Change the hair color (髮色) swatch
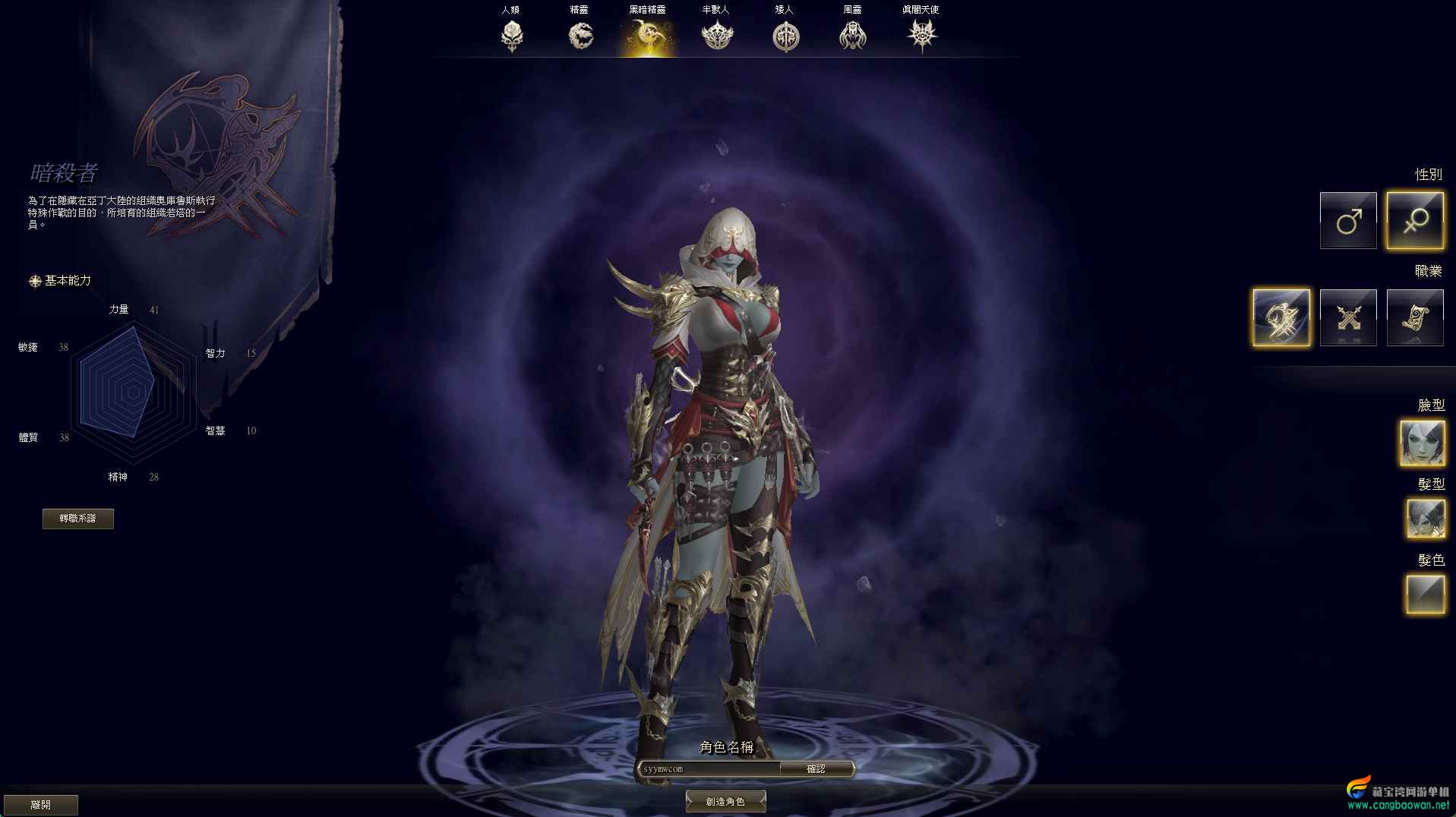Image resolution: width=1456 pixels, height=817 pixels. 1425,594
